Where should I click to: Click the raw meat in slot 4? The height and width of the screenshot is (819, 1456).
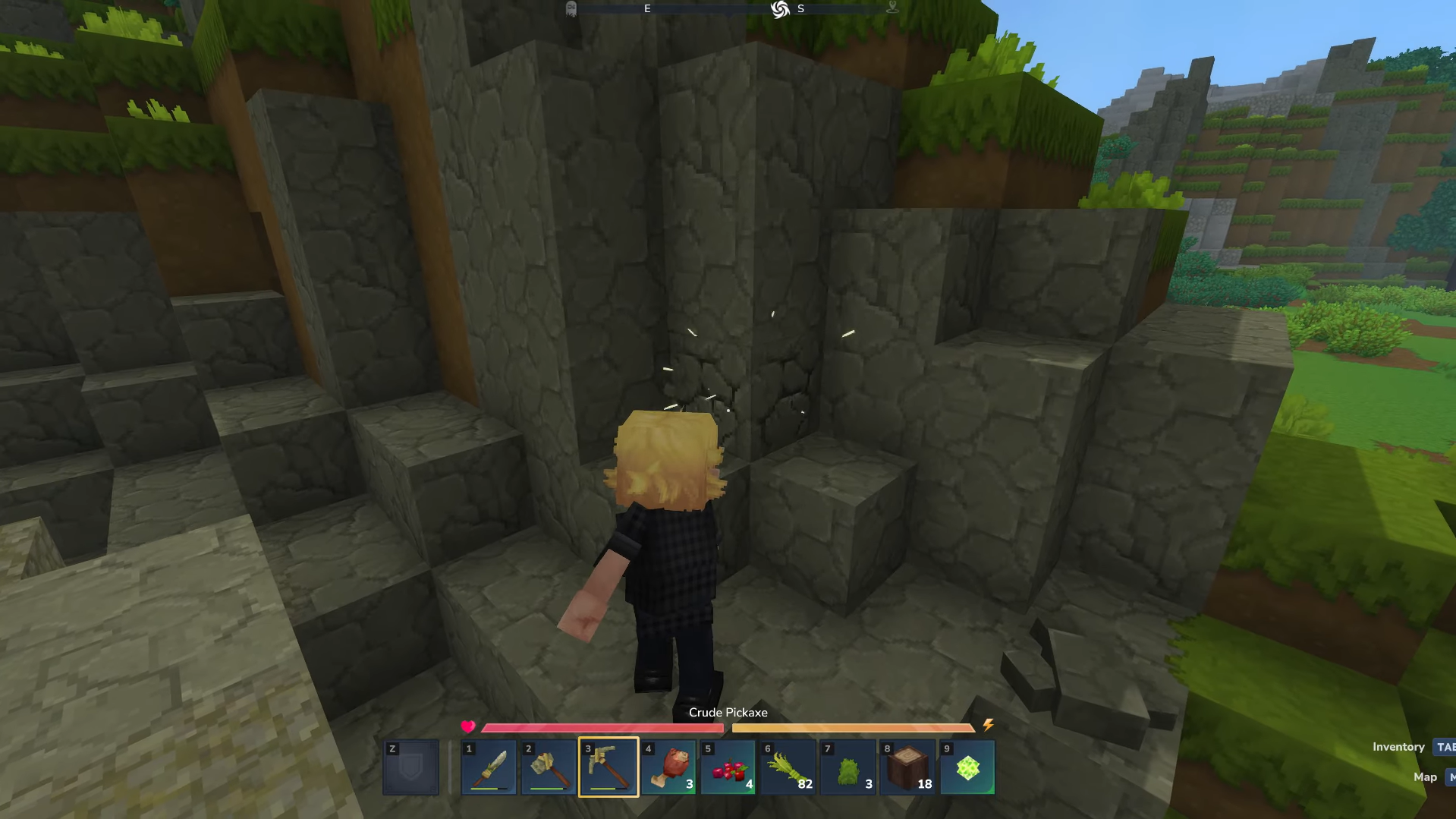click(668, 767)
